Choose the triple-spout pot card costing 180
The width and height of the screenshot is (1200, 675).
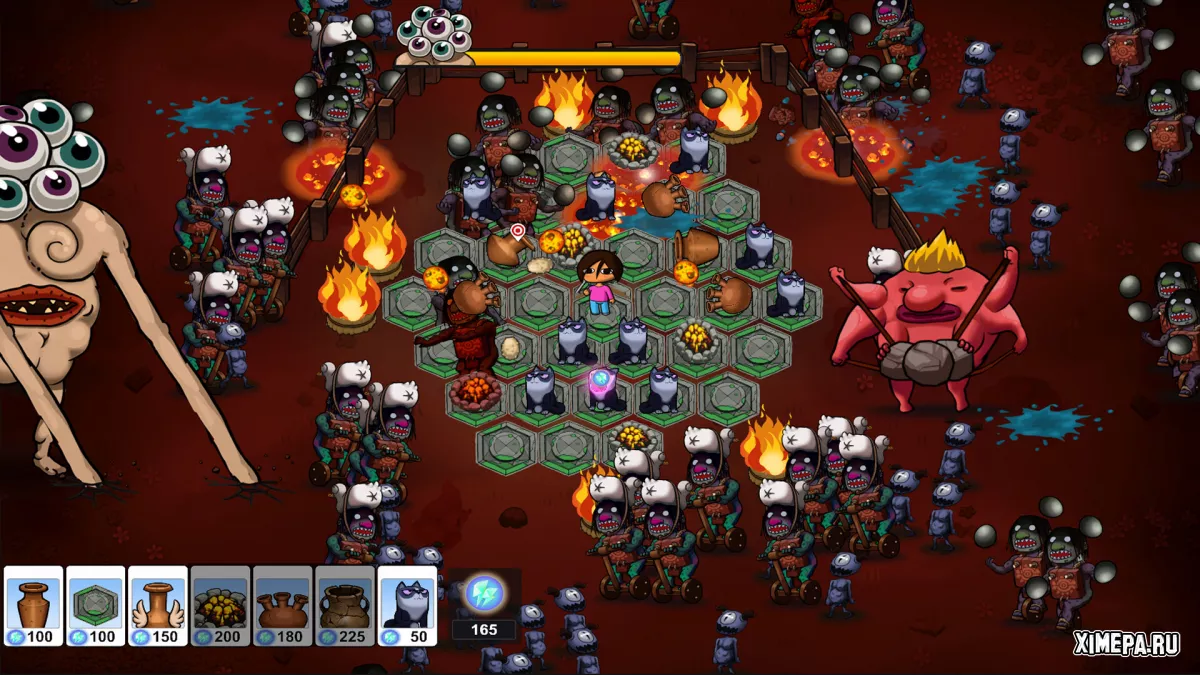pos(282,606)
